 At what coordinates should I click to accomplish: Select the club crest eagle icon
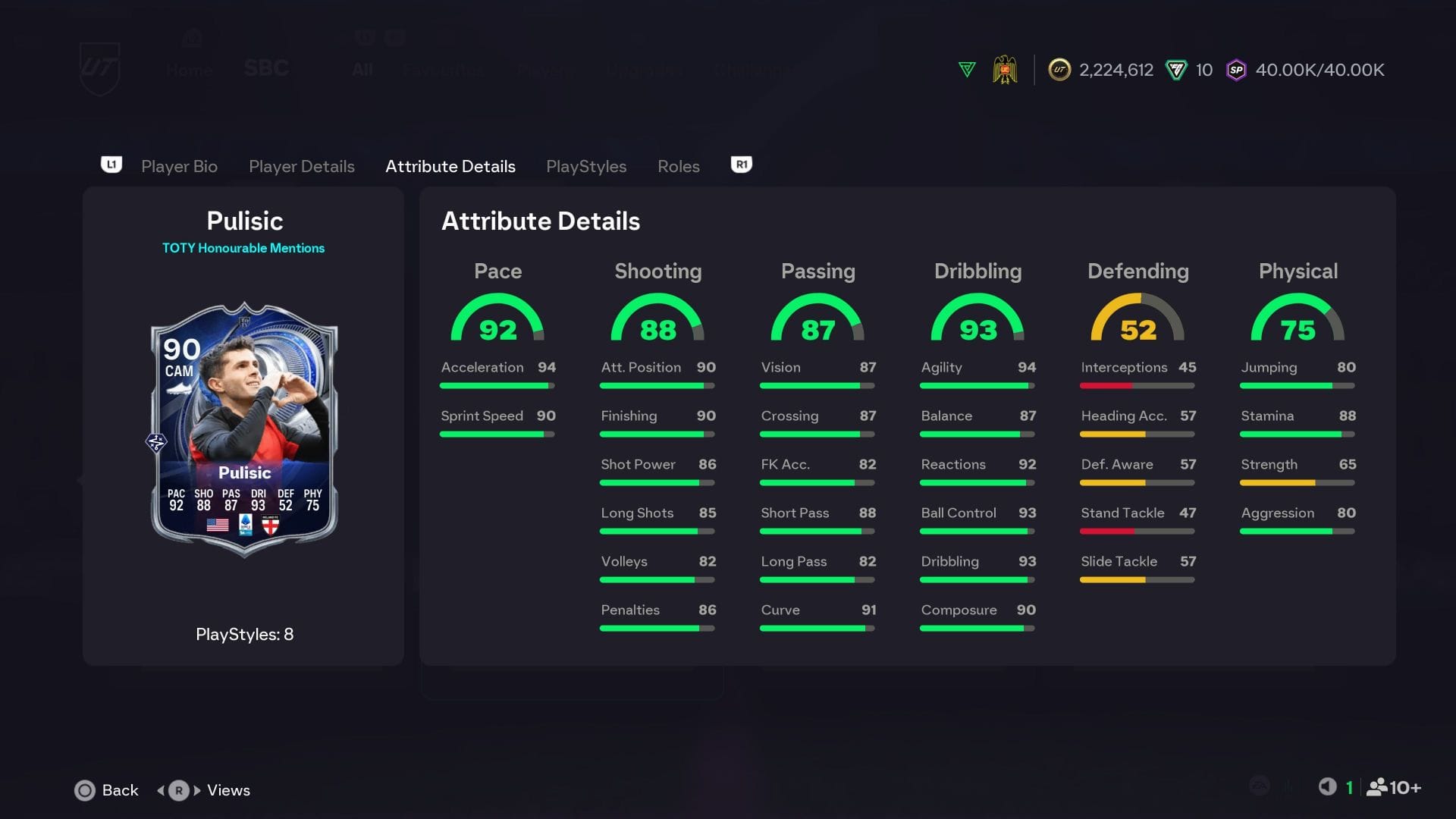tap(1006, 69)
